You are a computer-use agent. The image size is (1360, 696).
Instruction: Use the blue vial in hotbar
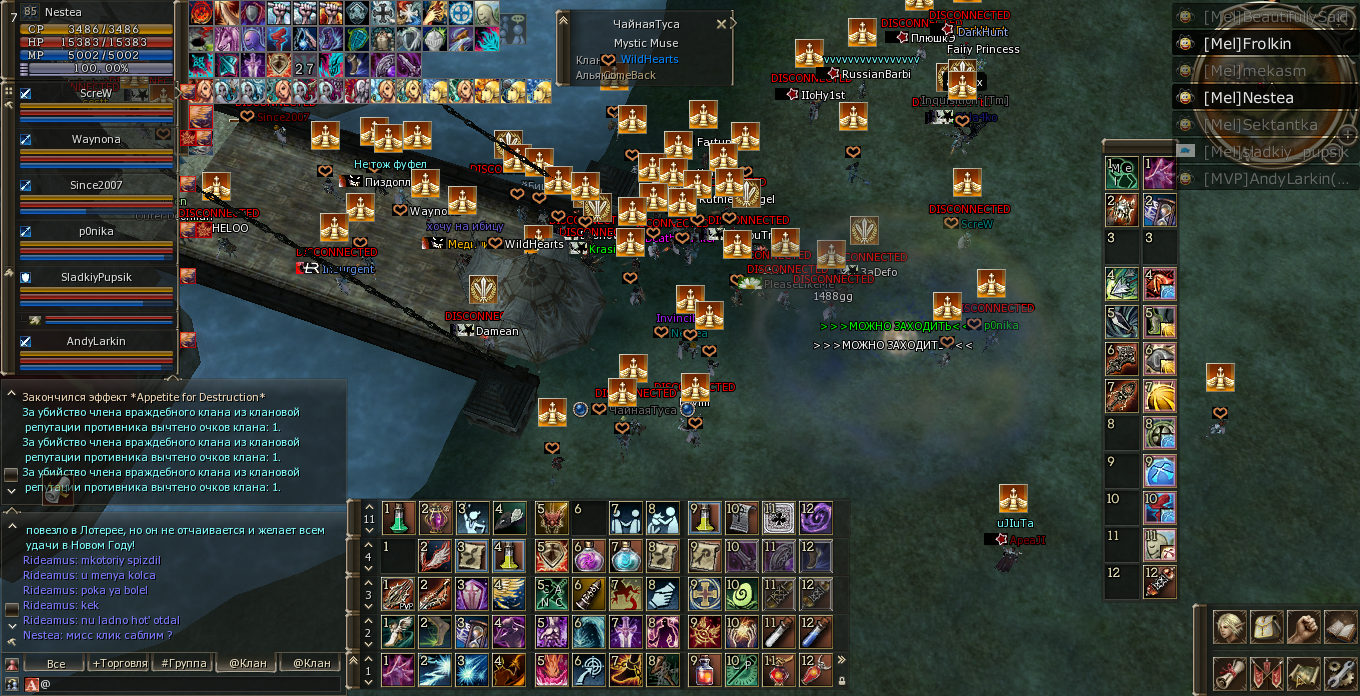(x=815, y=632)
